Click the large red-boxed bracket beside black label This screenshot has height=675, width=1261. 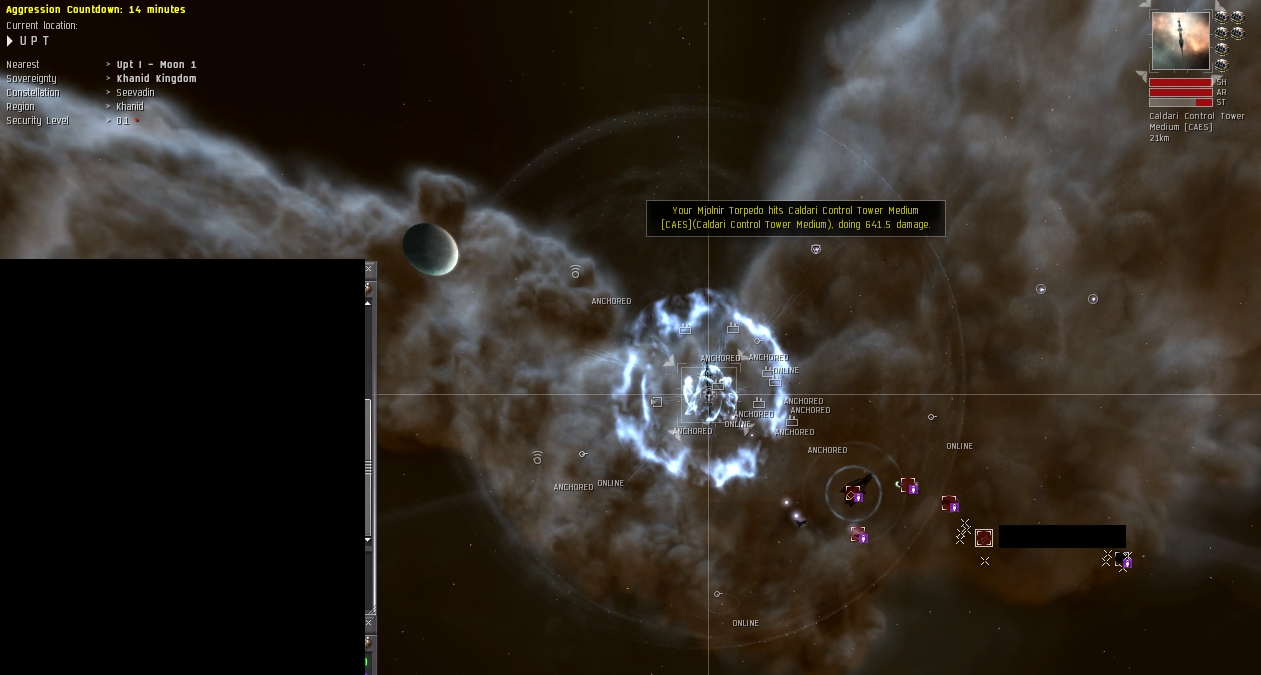point(984,538)
